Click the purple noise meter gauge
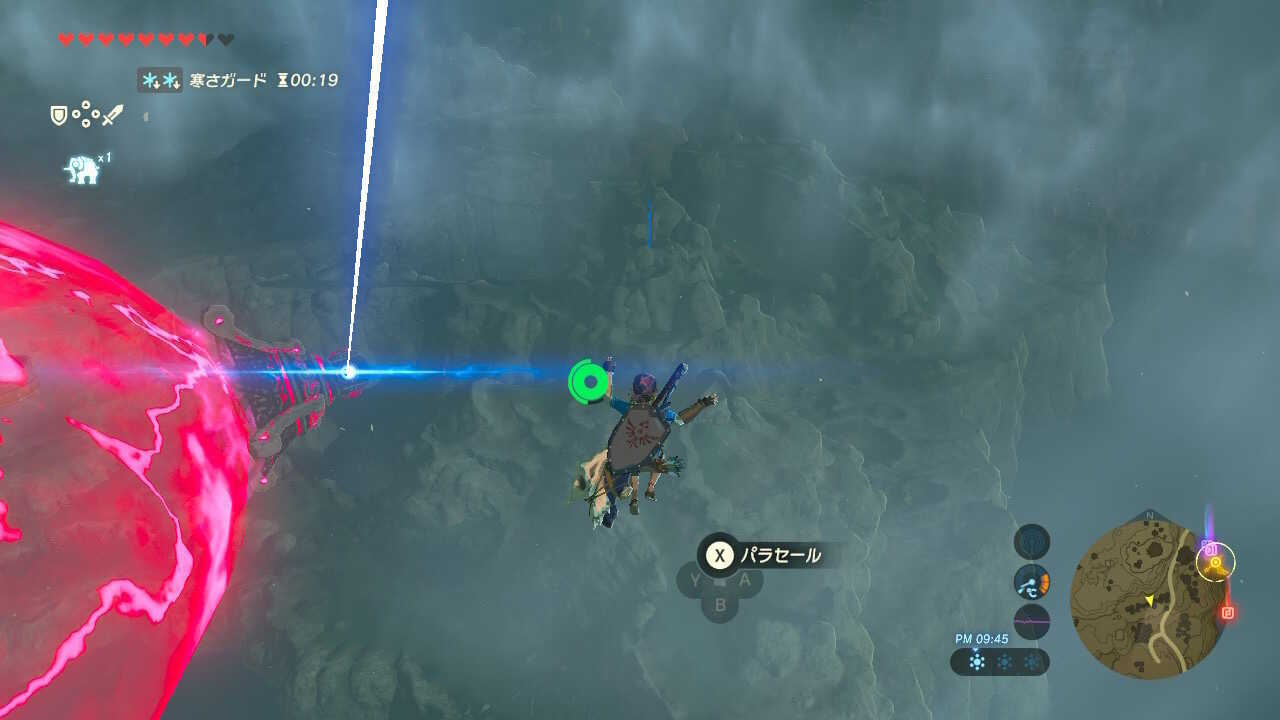The image size is (1280, 720). [x=1032, y=620]
